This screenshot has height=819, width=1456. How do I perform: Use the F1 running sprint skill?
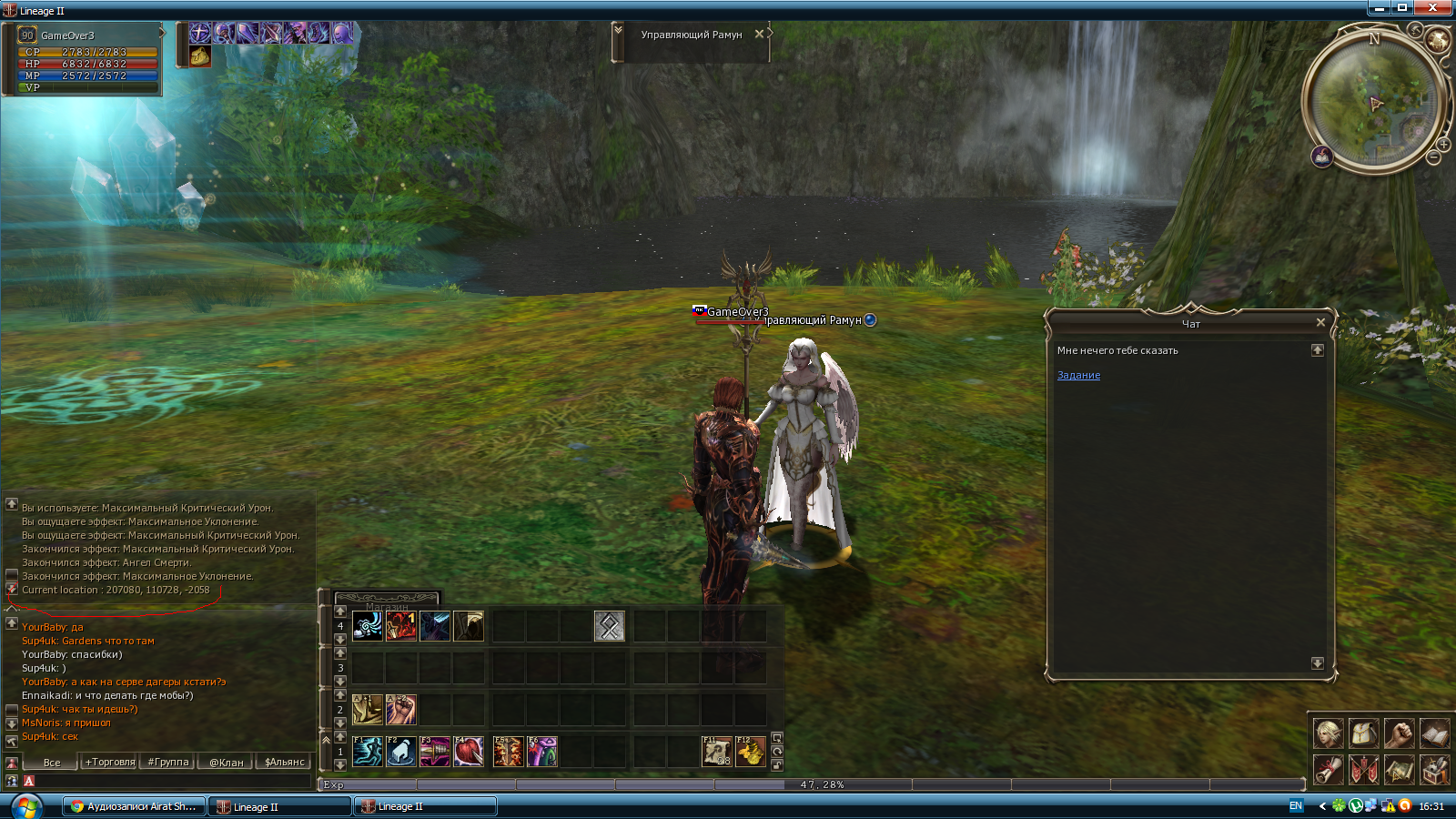click(x=368, y=752)
